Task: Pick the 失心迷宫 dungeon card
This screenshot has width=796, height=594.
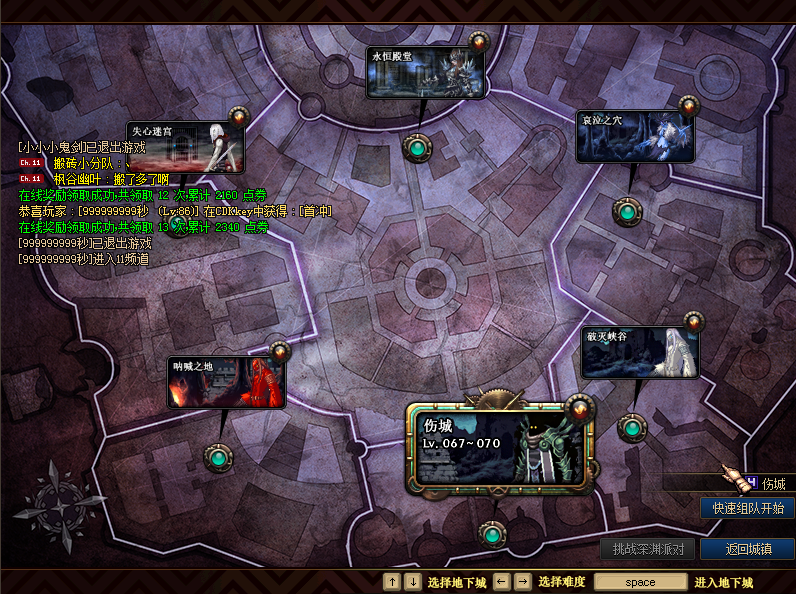Action: [186, 146]
